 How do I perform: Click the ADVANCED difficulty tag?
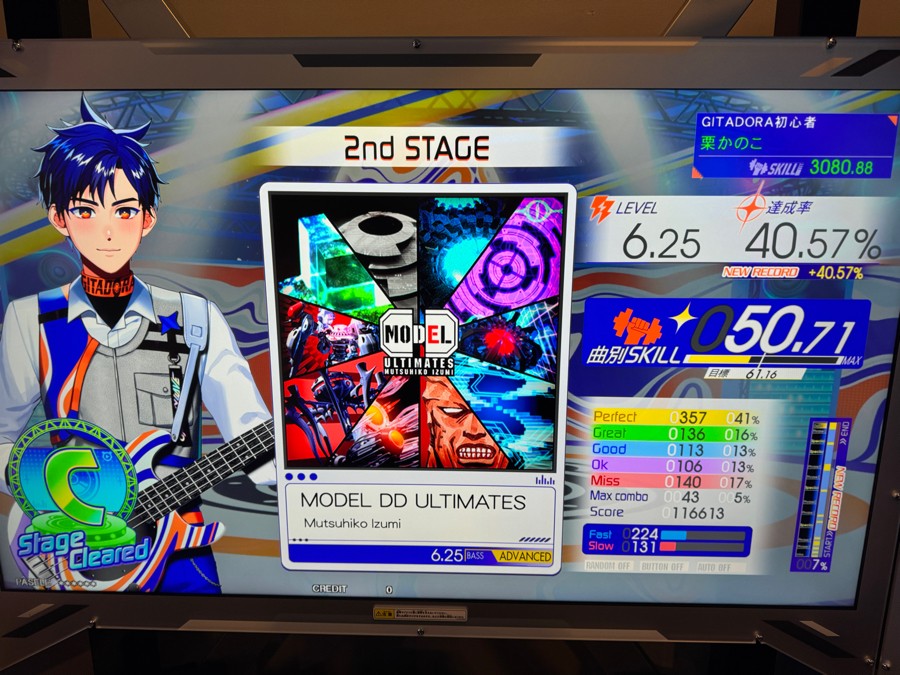click(x=525, y=556)
